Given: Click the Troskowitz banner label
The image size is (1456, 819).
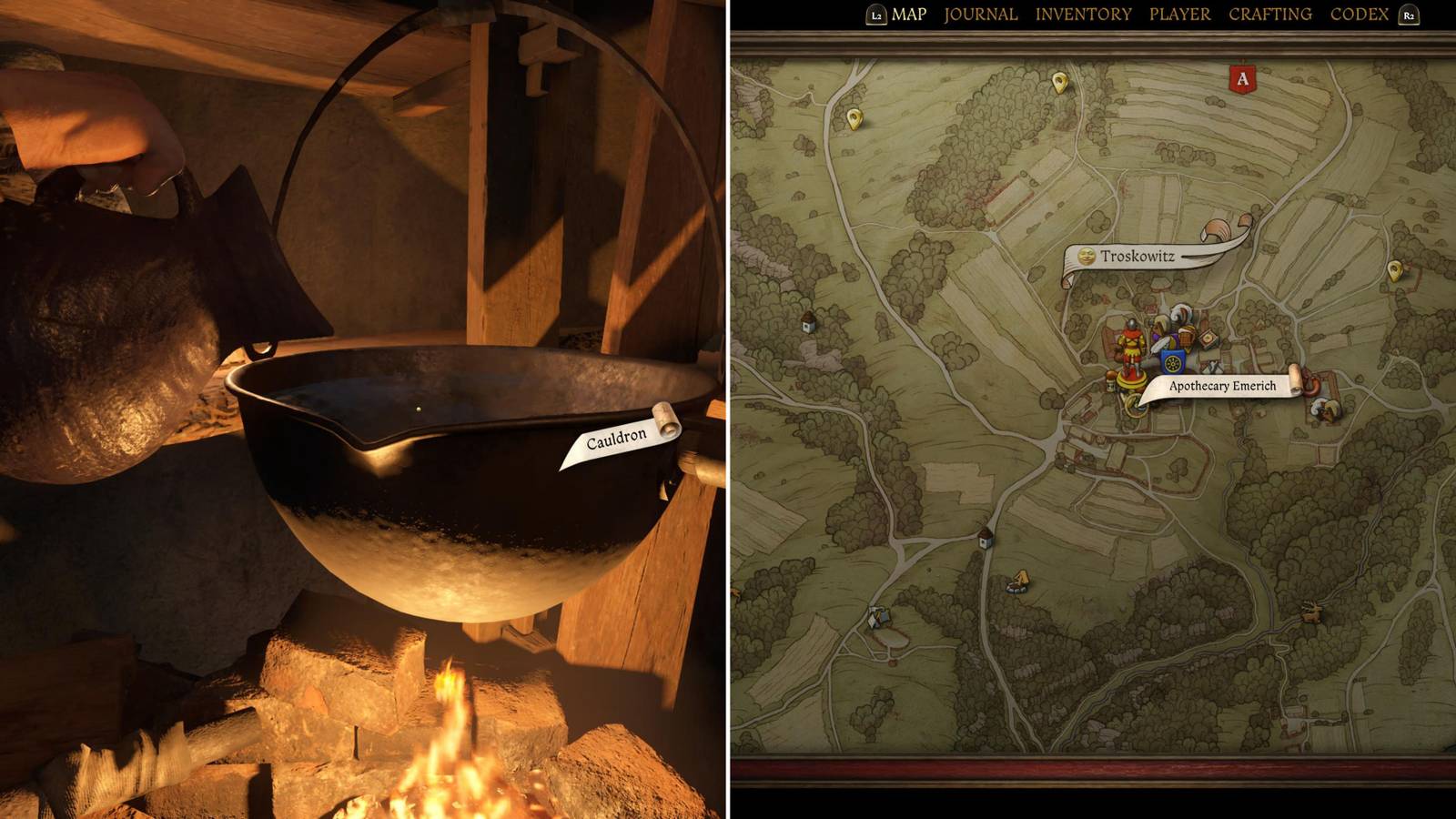Looking at the screenshot, I should coord(1137,256).
